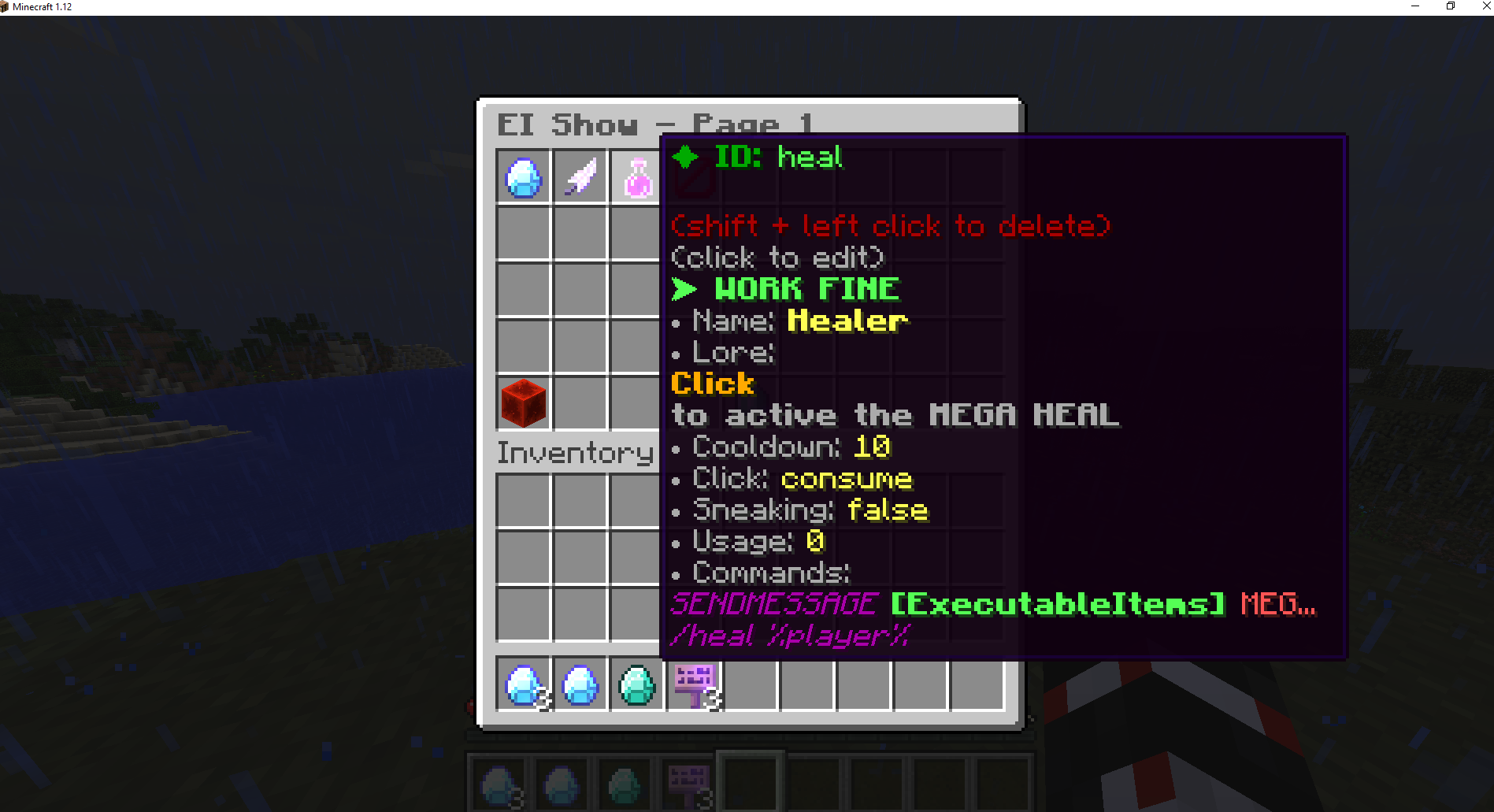Select the feather item next to the diamond

(580, 177)
